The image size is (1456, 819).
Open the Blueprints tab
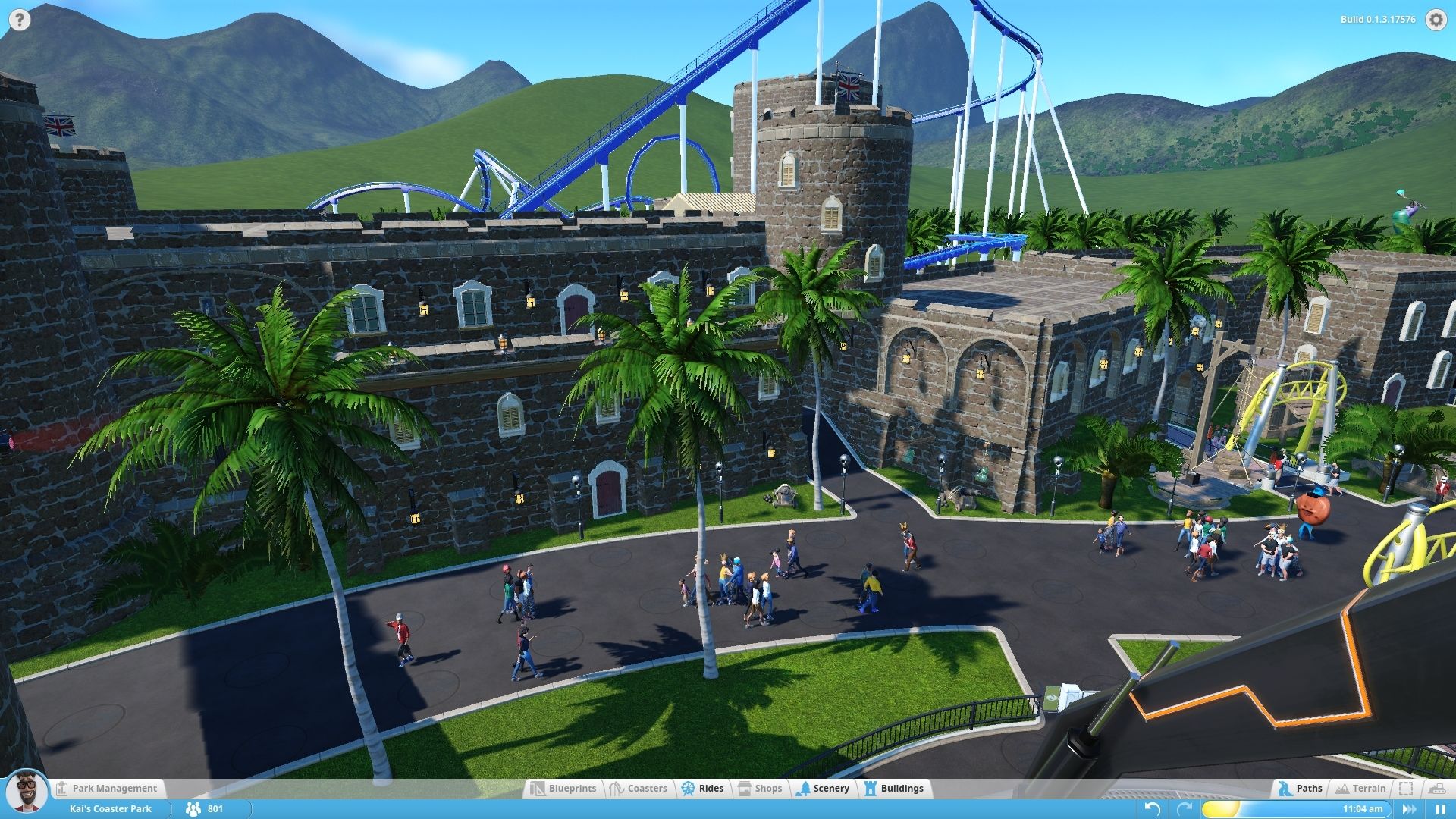(563, 789)
